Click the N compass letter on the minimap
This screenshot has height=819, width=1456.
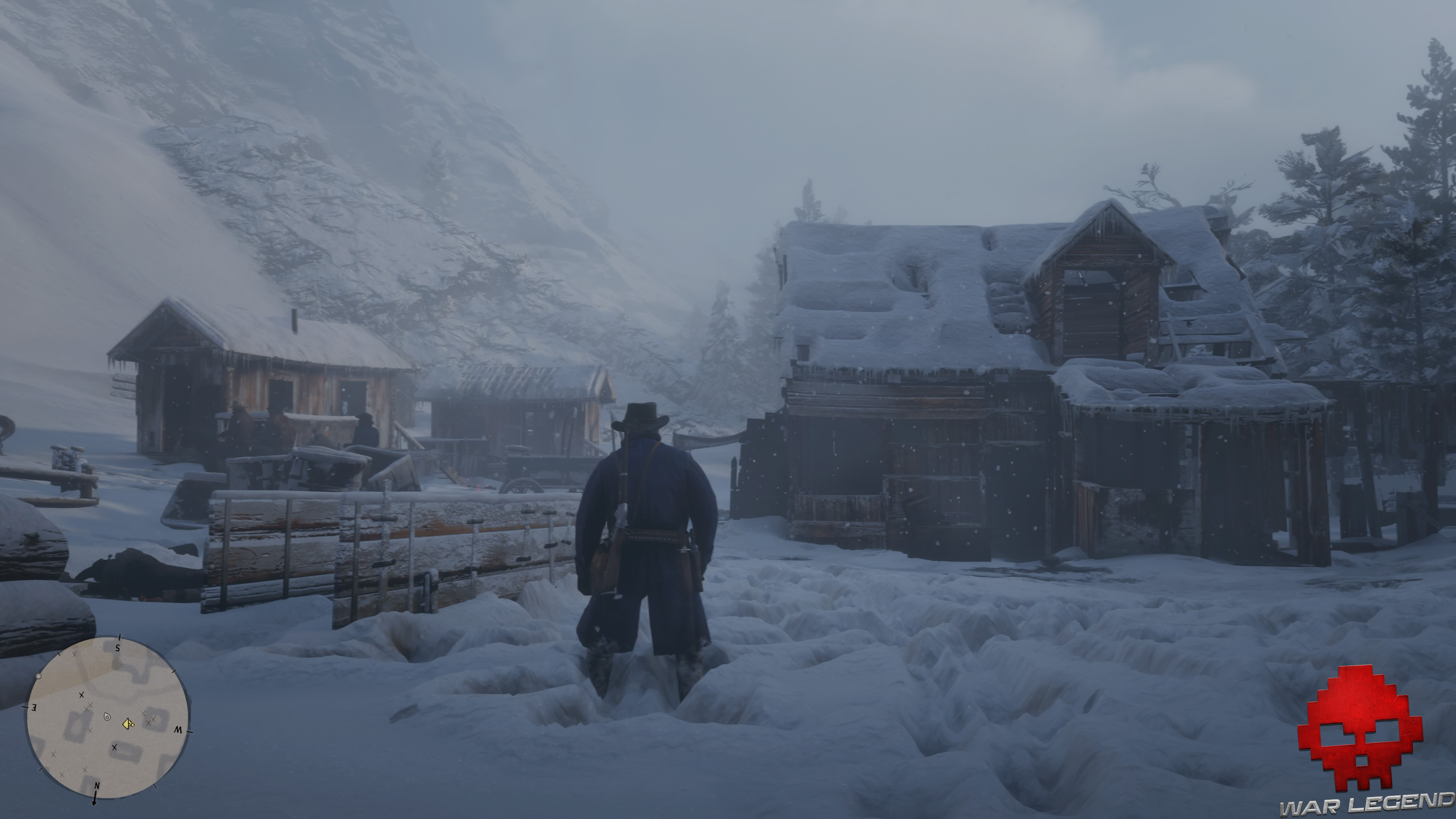[x=97, y=786]
